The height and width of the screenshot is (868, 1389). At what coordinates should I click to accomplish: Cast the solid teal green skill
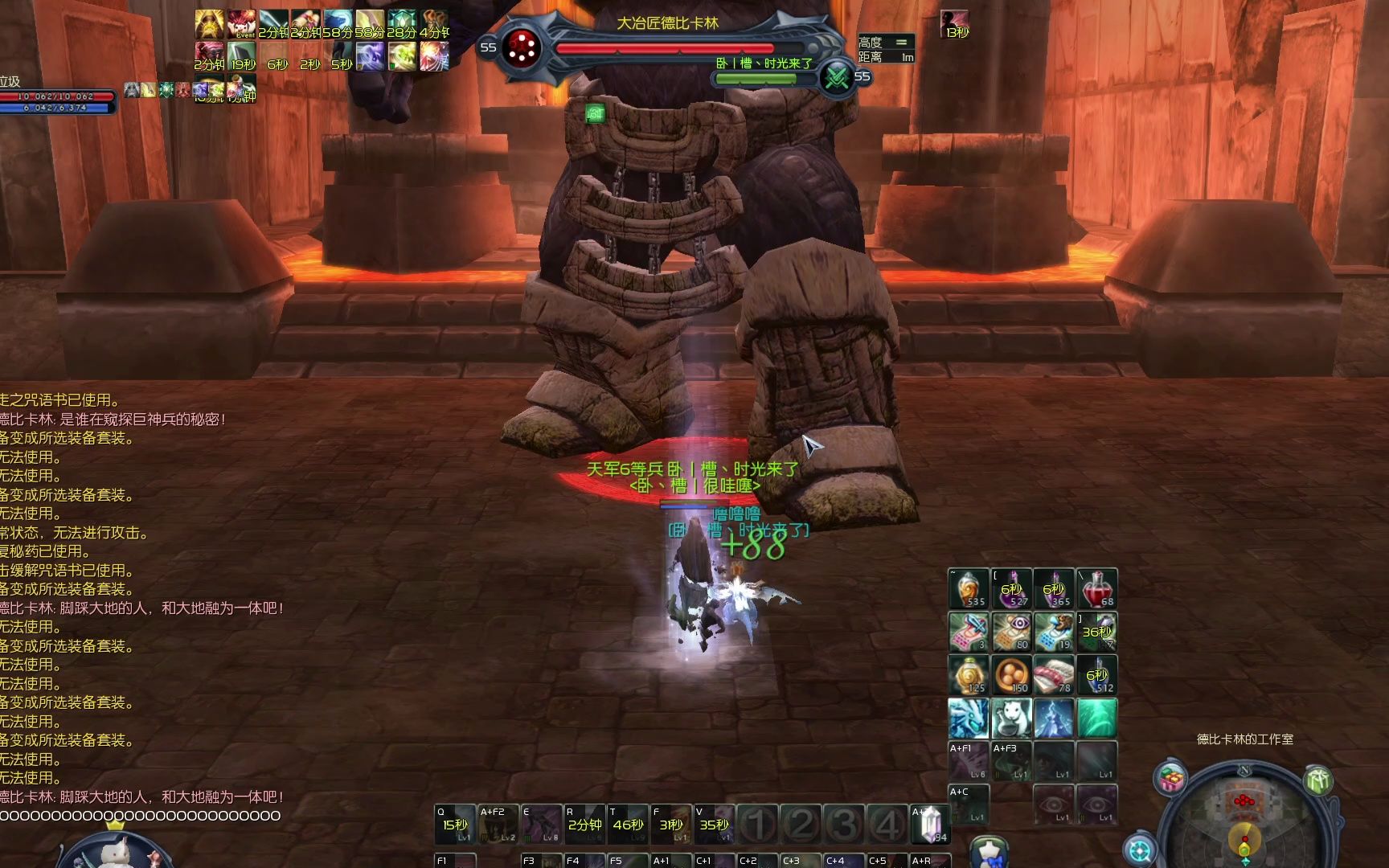(1096, 718)
